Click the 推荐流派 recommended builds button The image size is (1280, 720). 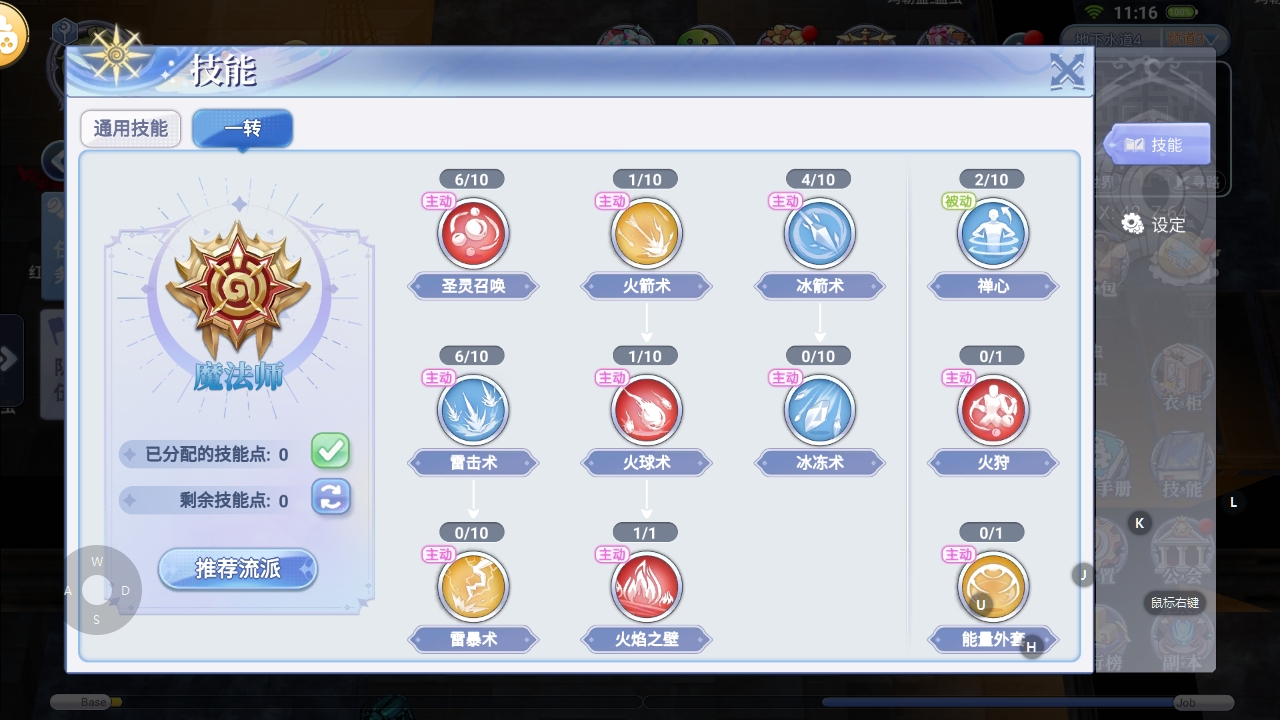tap(237, 568)
